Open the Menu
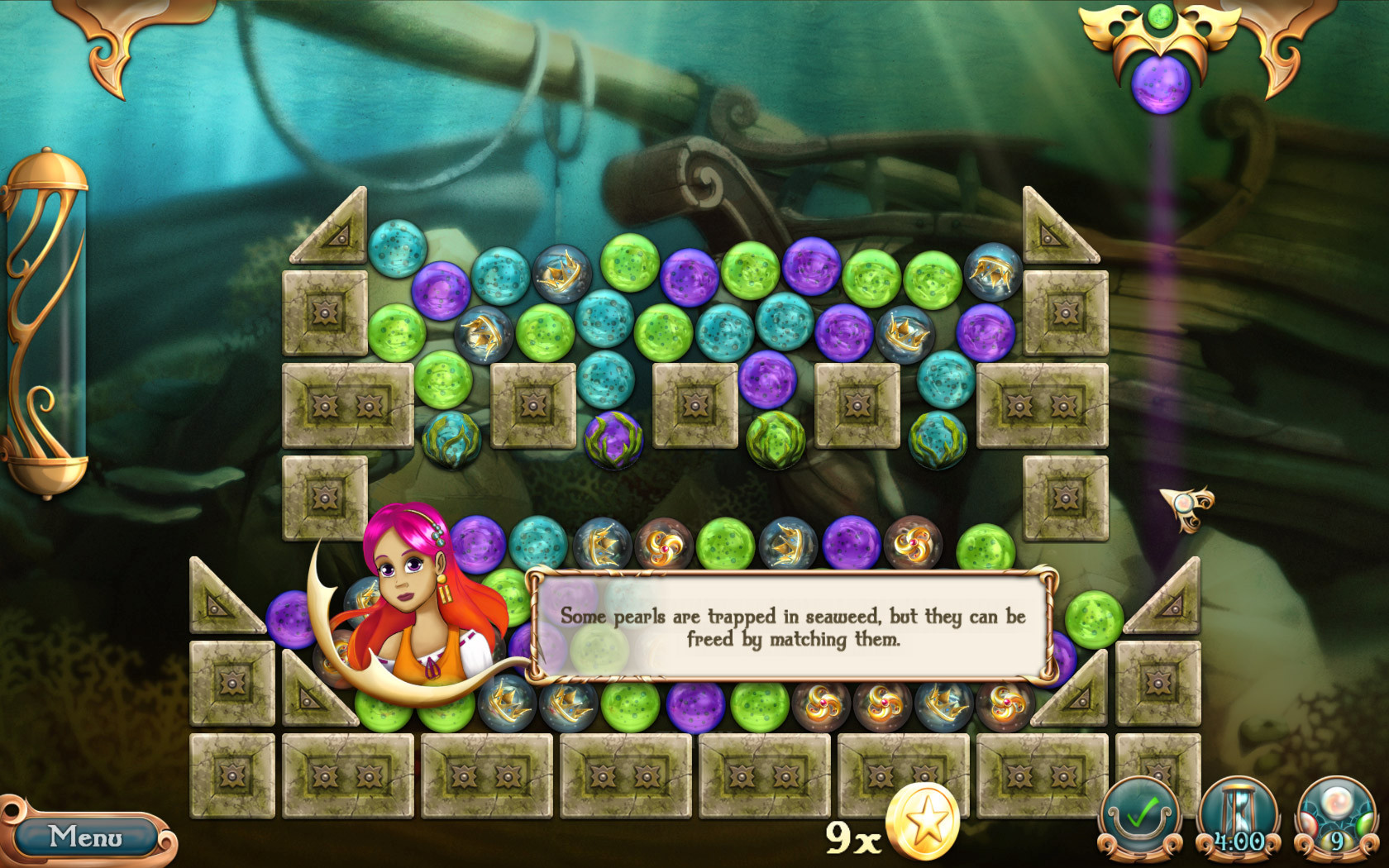The width and height of the screenshot is (1389, 868). (x=85, y=837)
